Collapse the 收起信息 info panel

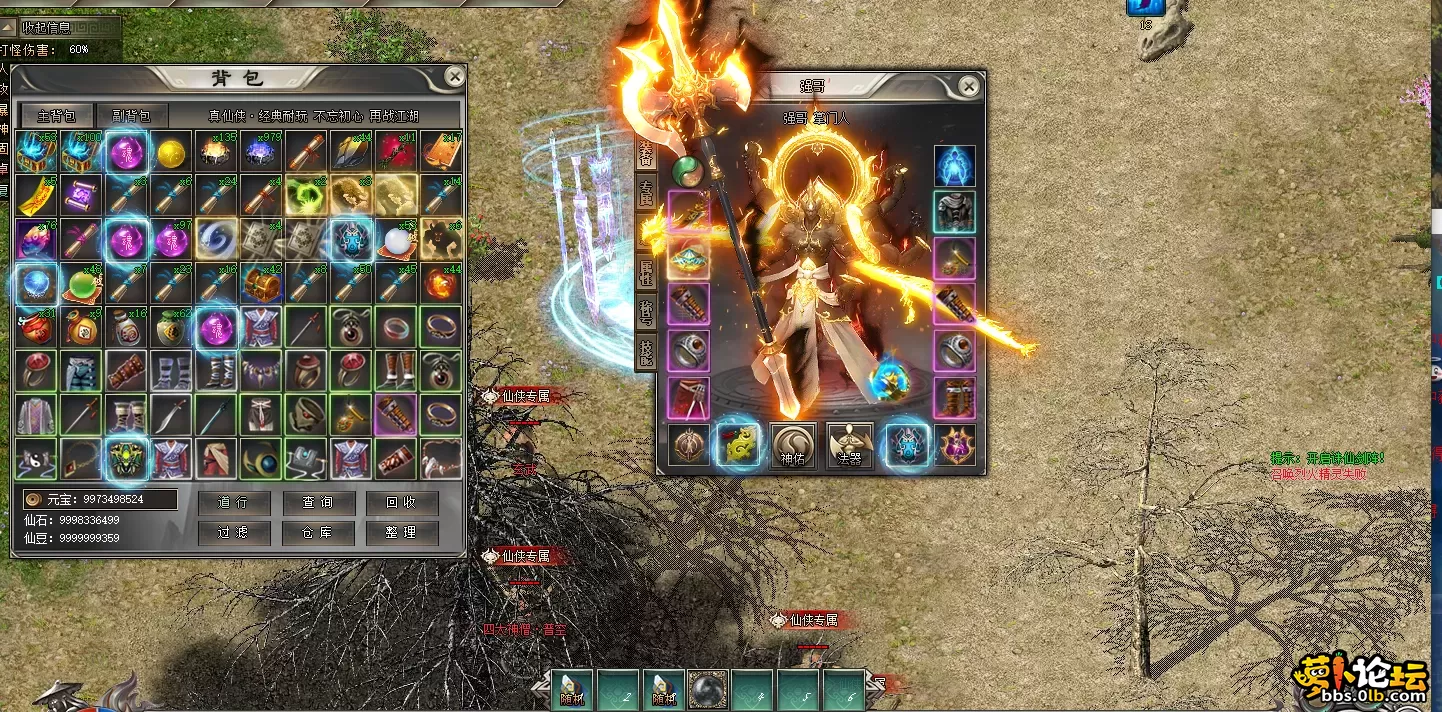[x=60, y=26]
